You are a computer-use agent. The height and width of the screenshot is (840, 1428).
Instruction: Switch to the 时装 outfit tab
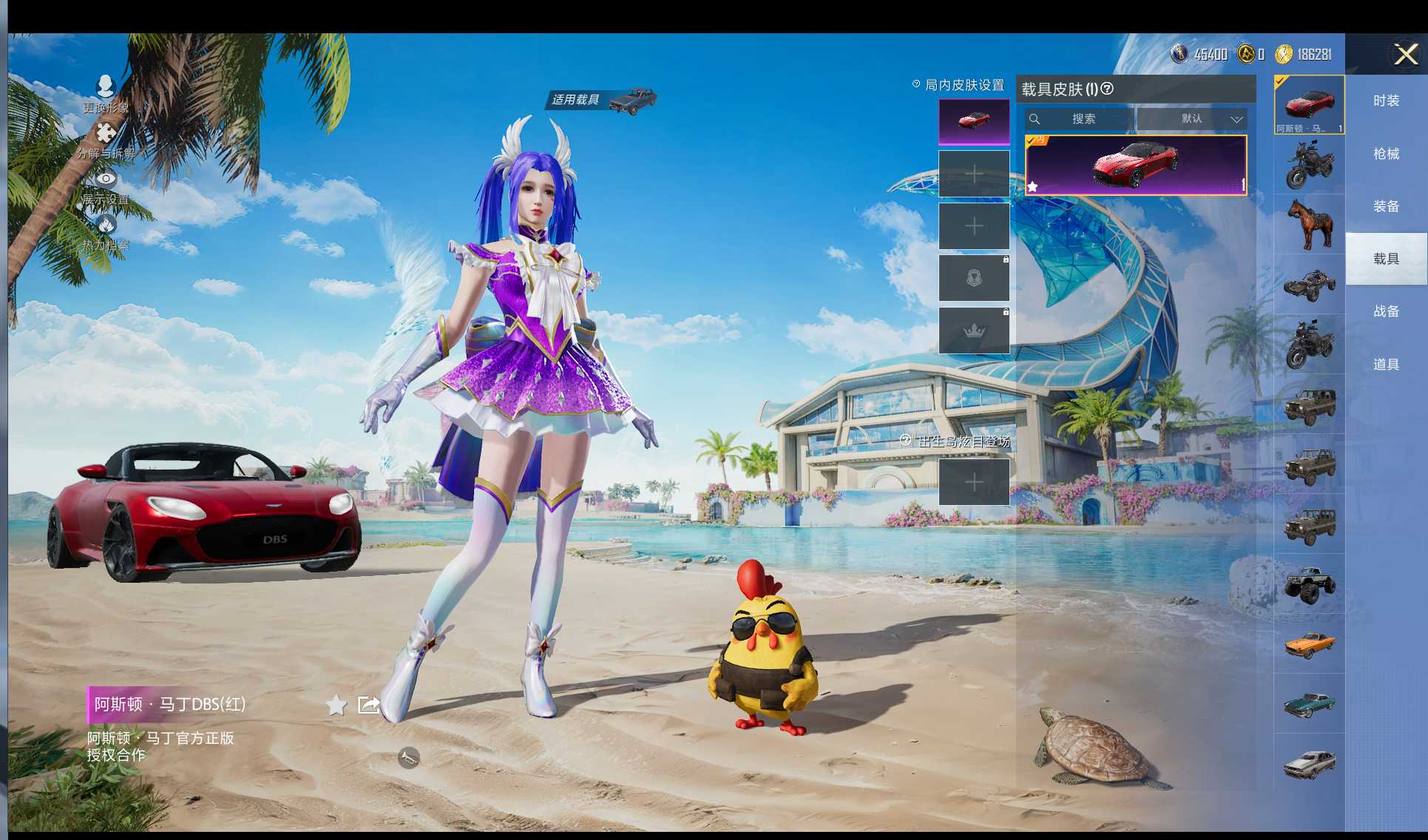click(1386, 101)
